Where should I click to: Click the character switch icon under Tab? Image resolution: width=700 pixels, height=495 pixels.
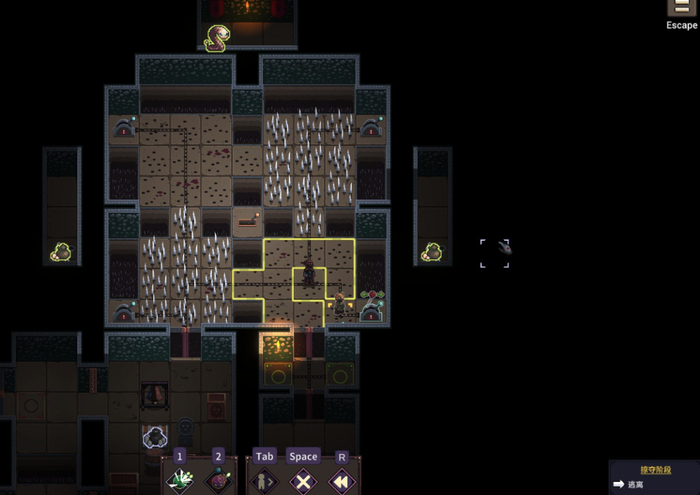click(x=264, y=480)
